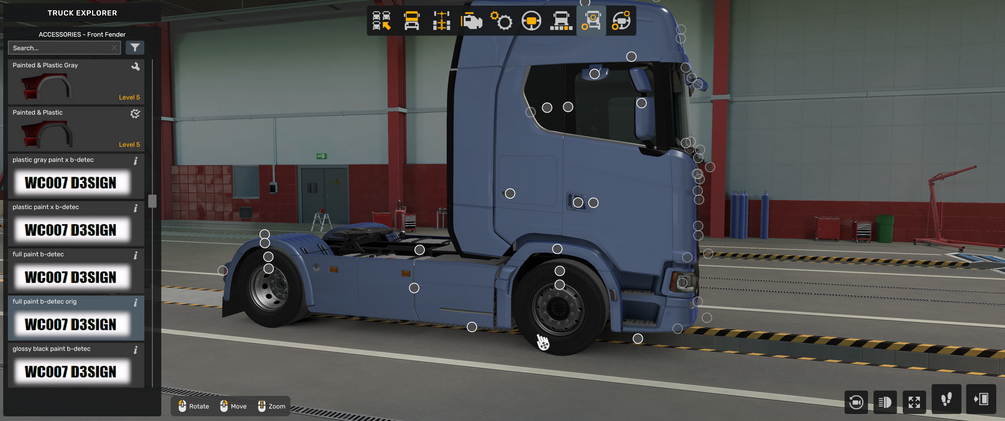Switch to the cabin category icon
1005x421 pixels.
pyautogui.click(x=411, y=20)
